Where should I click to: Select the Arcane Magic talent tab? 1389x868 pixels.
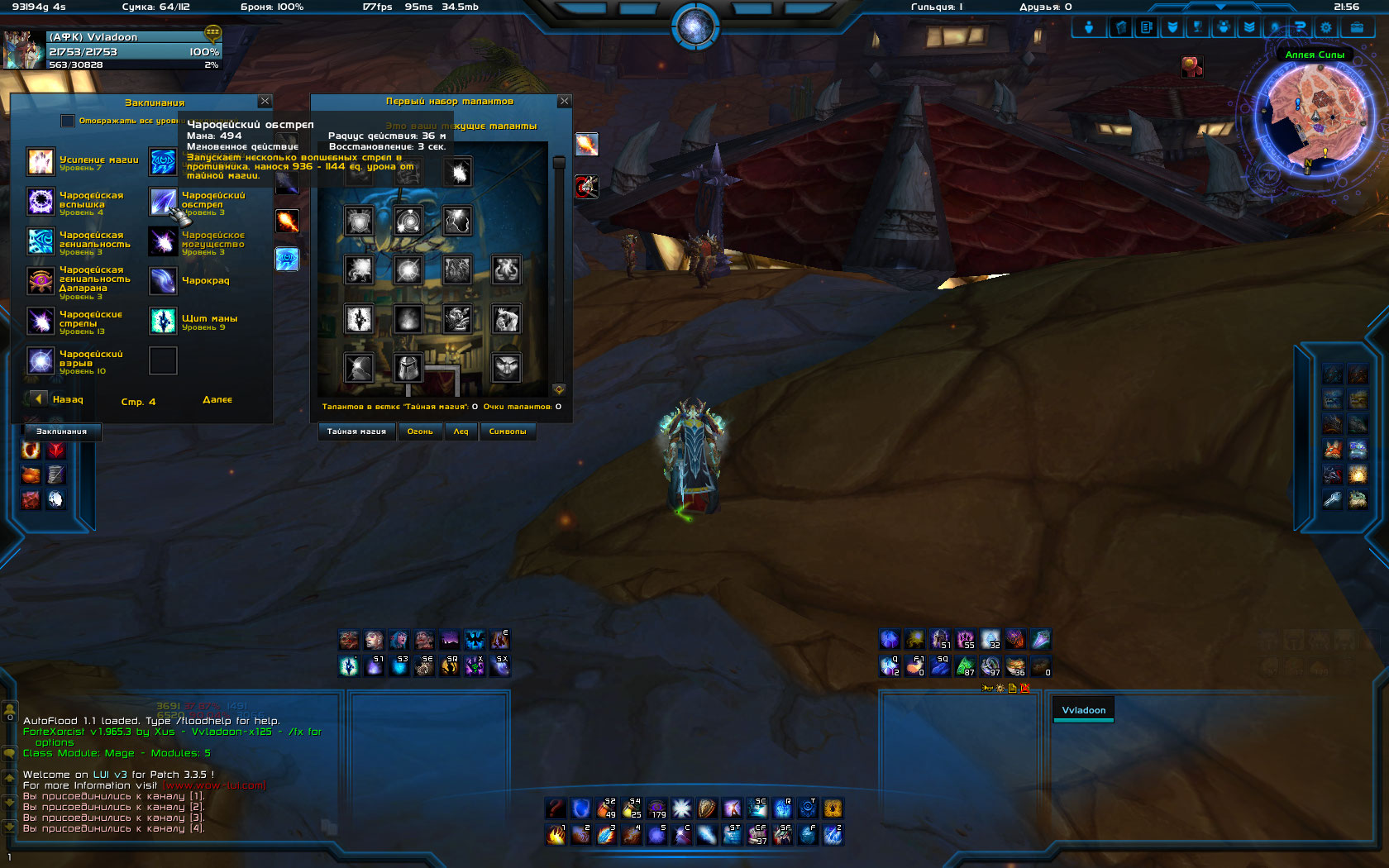click(x=356, y=432)
